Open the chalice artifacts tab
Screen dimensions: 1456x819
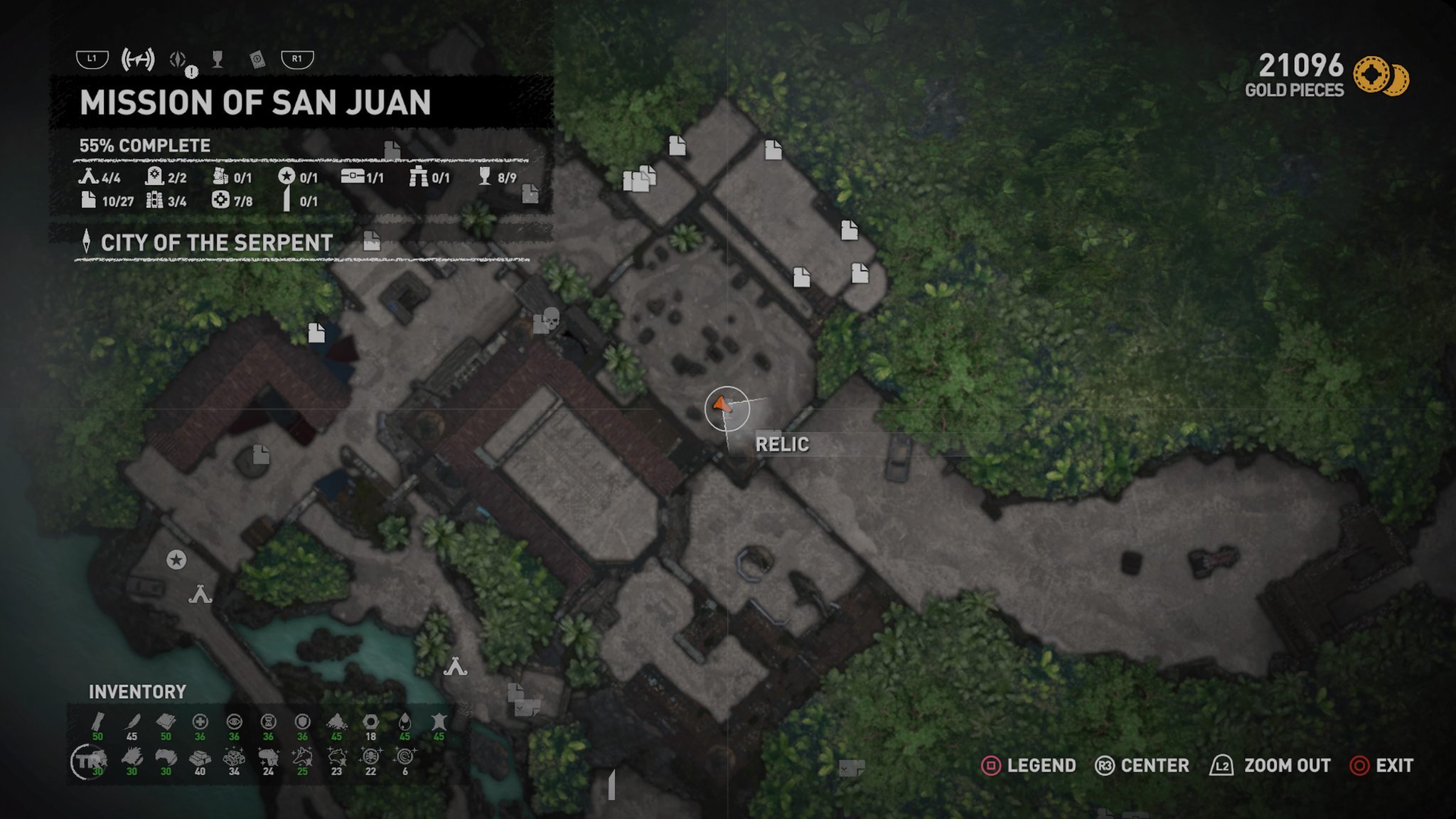(218, 60)
